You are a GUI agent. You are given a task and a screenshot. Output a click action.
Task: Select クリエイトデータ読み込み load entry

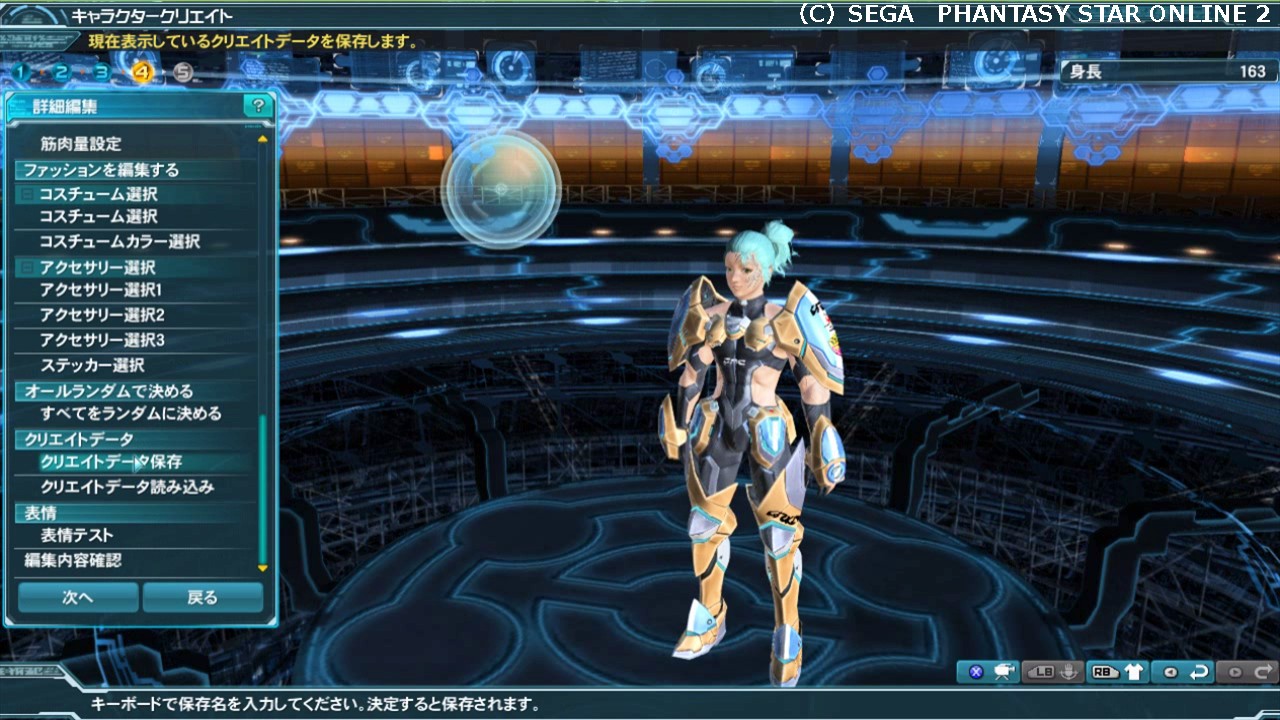(x=127, y=487)
